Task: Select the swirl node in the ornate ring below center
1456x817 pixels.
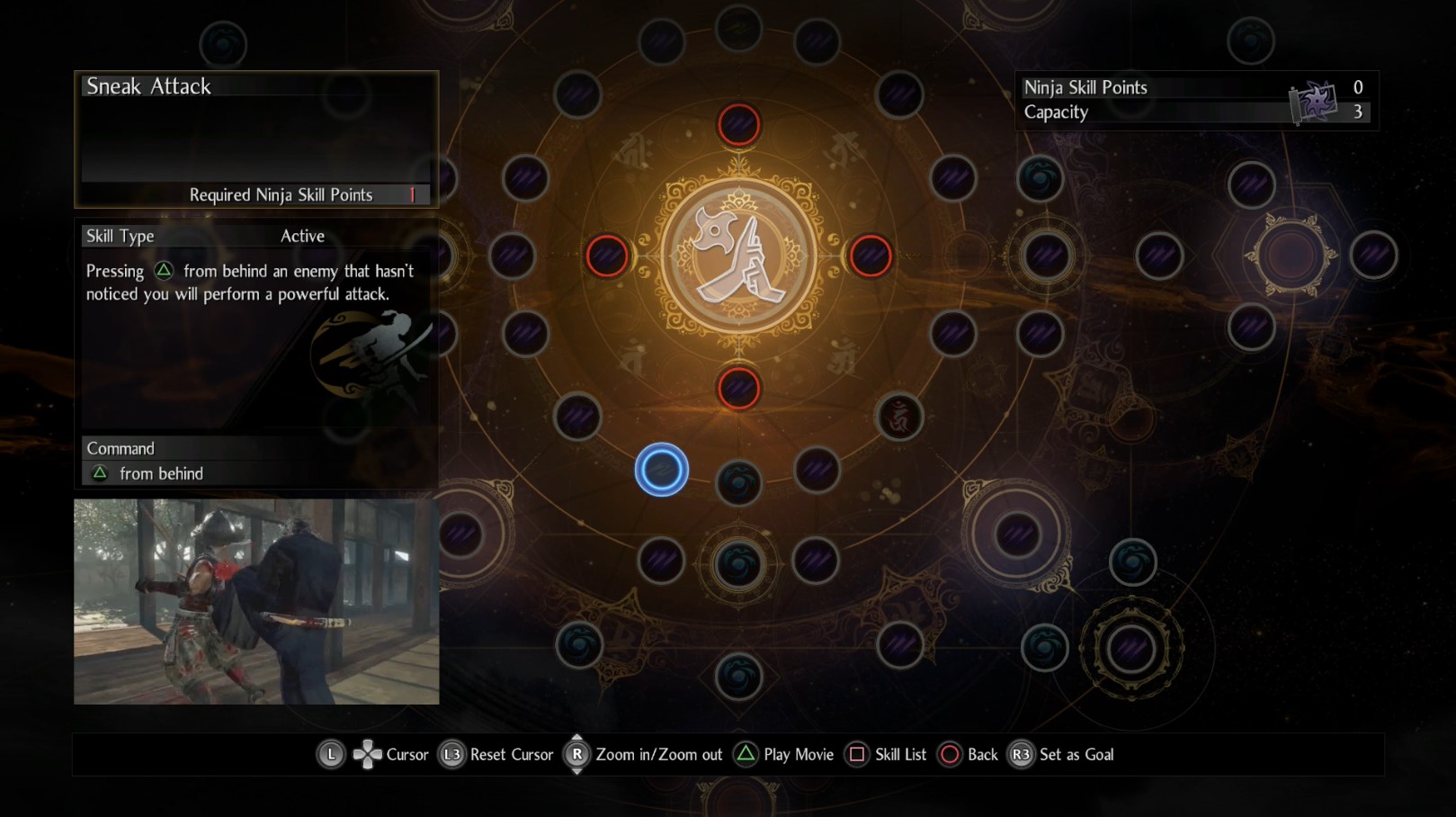Action: click(x=738, y=564)
